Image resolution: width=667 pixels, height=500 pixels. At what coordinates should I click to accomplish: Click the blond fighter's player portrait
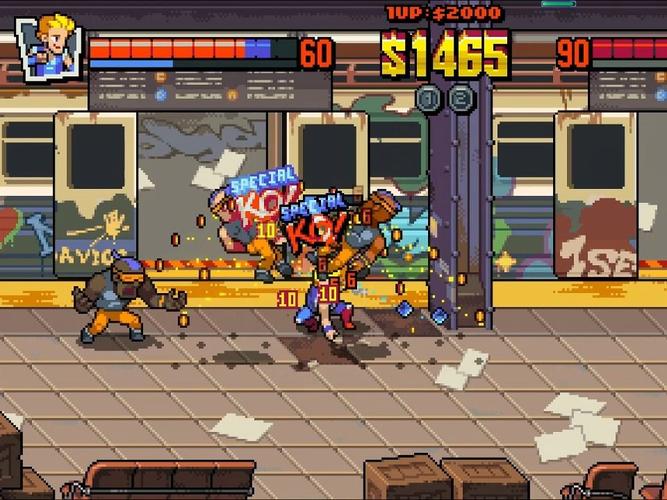[50, 45]
